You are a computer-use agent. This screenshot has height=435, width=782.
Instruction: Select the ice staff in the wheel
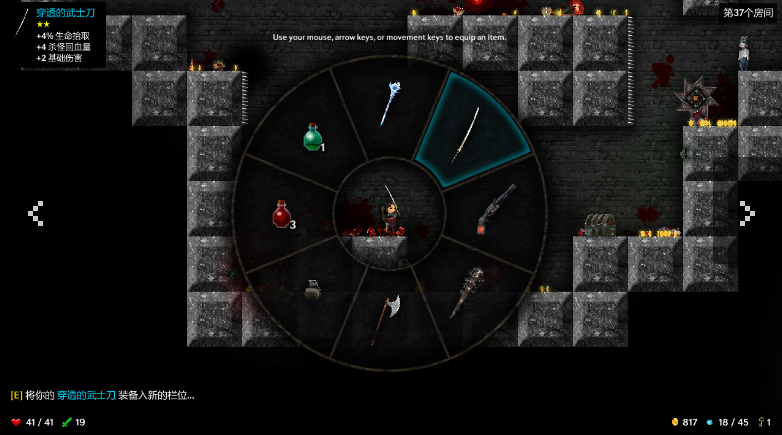coord(389,101)
